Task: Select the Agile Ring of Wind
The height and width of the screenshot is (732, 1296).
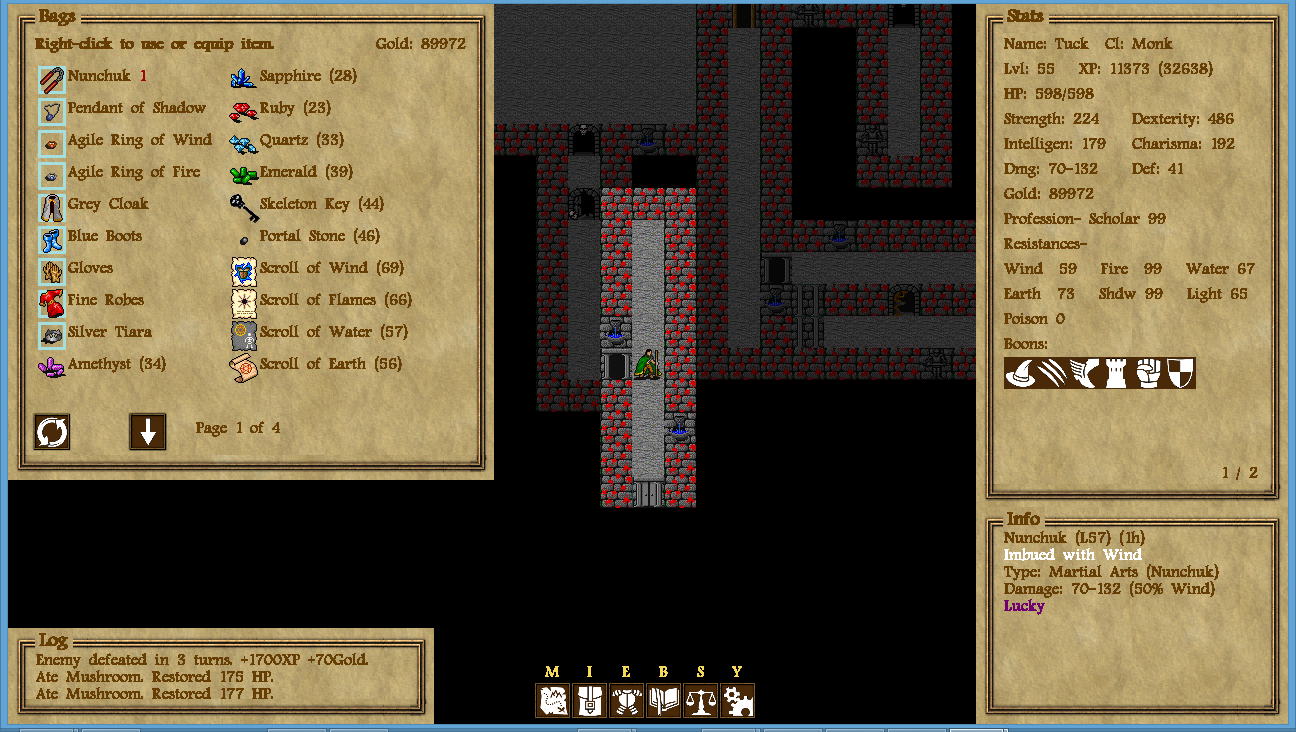Action: coord(139,140)
